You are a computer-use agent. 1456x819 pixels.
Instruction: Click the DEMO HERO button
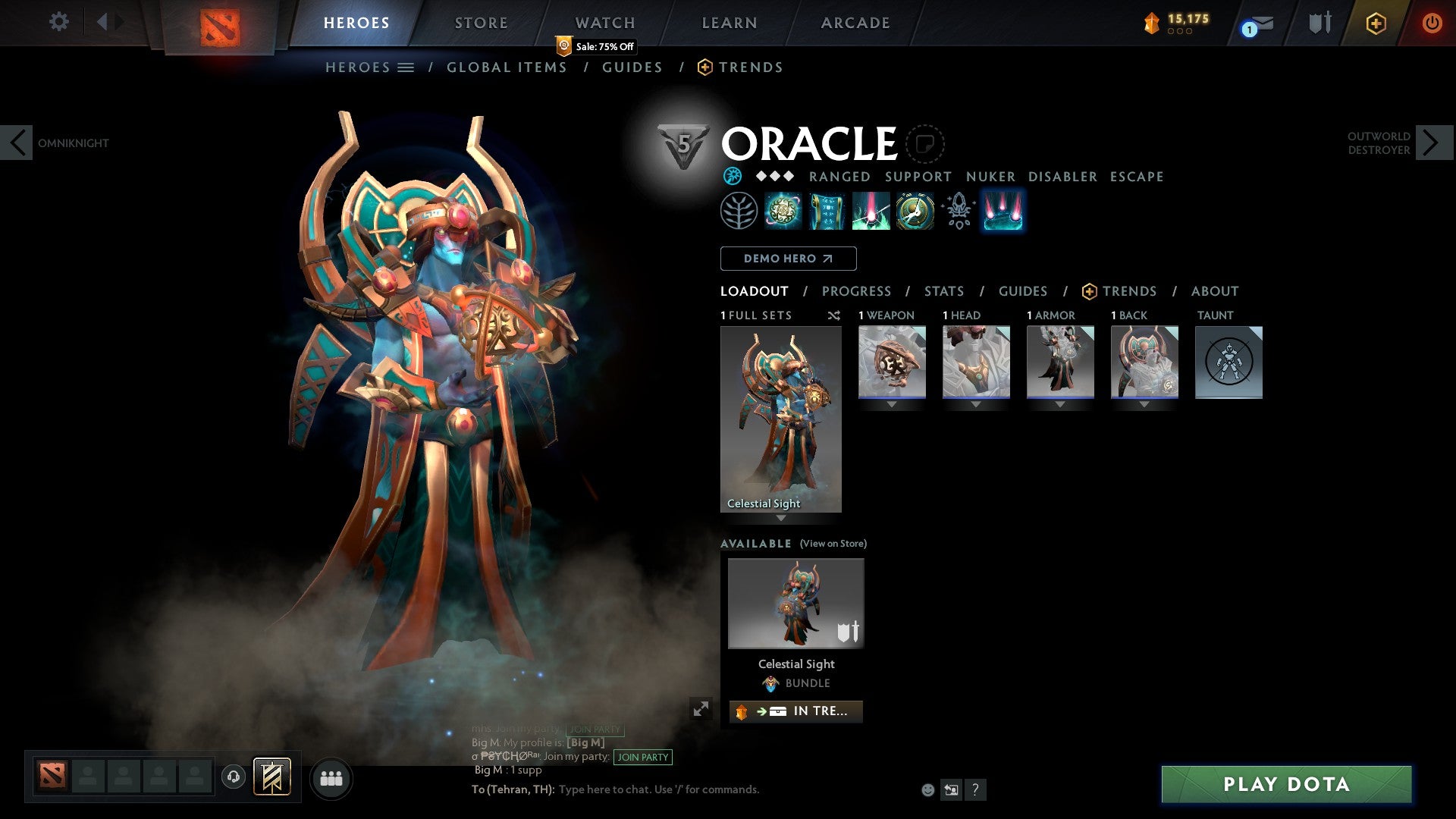click(x=788, y=259)
